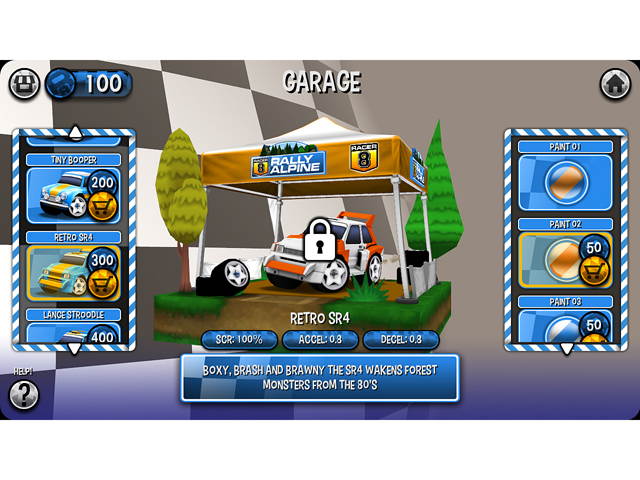Choose the Lance Stroodle car entry
The height and width of the screenshot is (480, 640).
click(x=73, y=329)
